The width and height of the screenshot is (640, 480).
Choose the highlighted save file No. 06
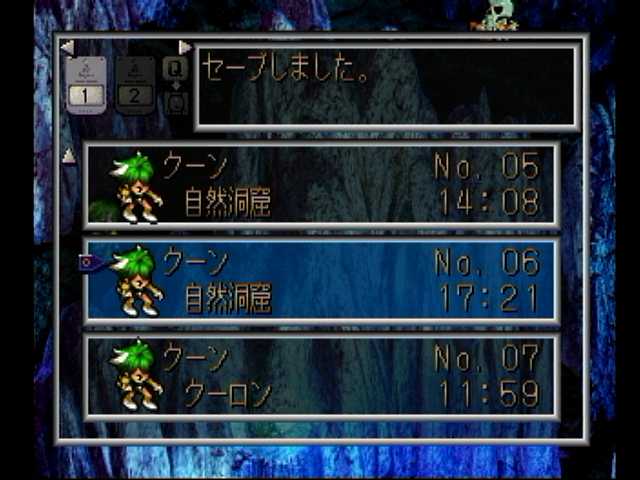pos(322,281)
